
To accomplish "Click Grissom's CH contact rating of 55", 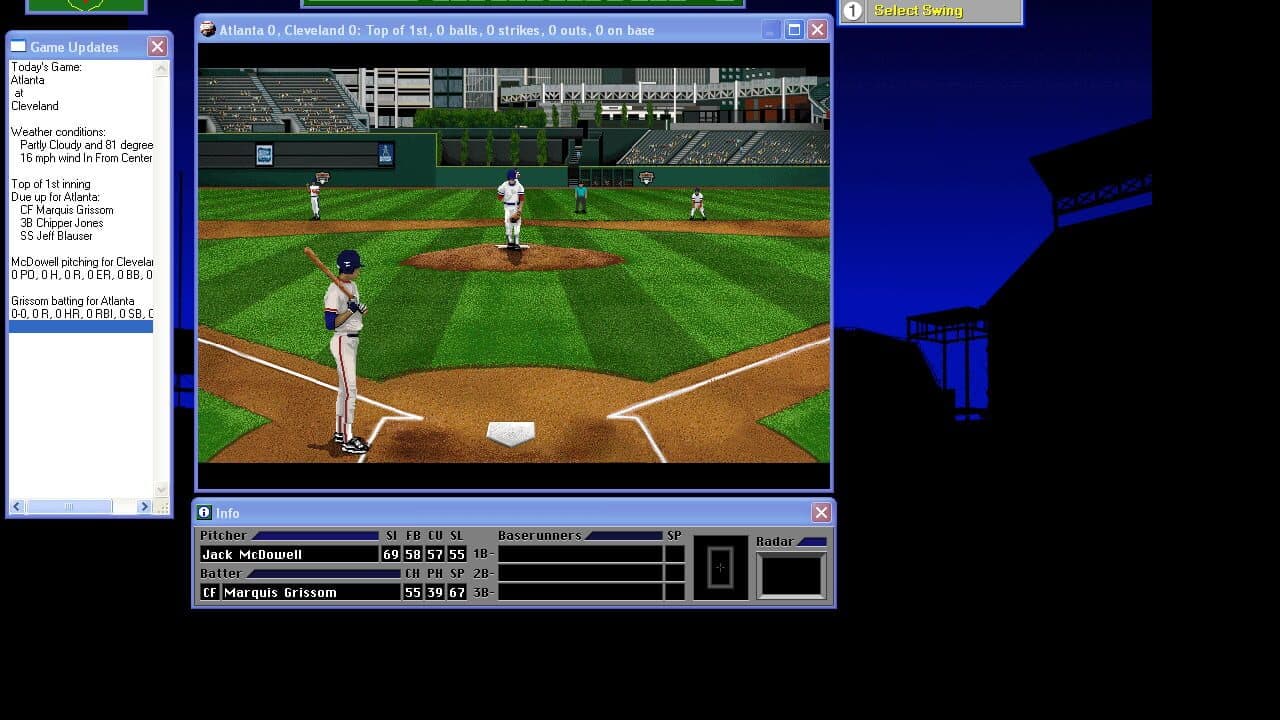I will tap(413, 592).
